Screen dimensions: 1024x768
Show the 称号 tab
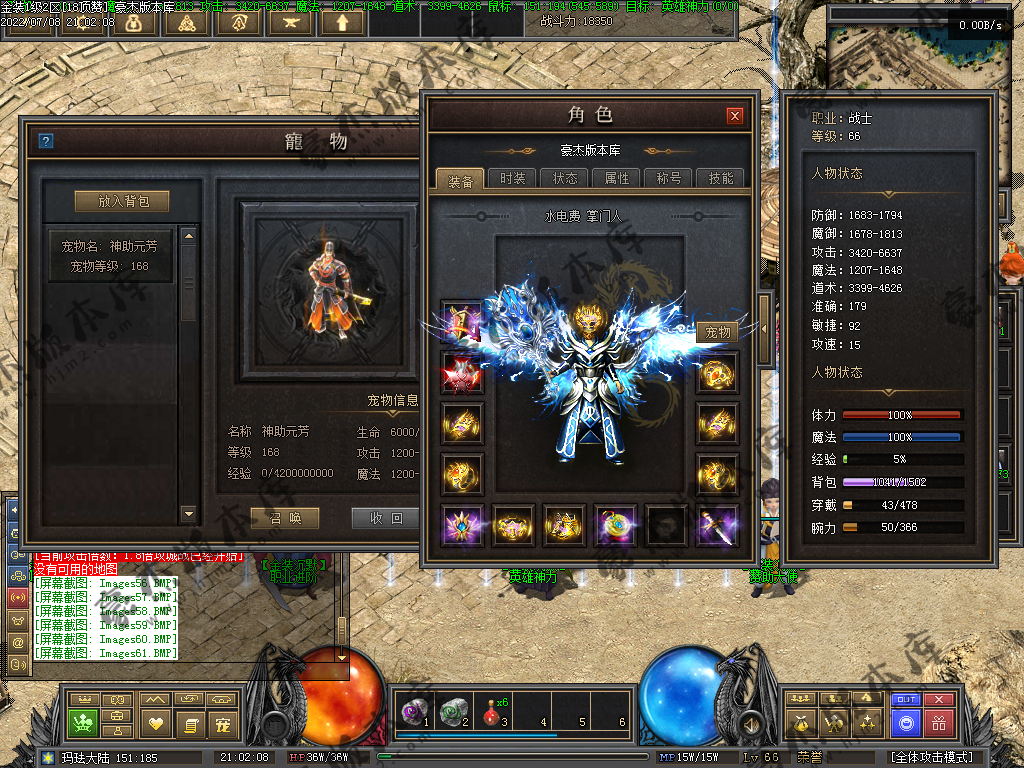669,178
